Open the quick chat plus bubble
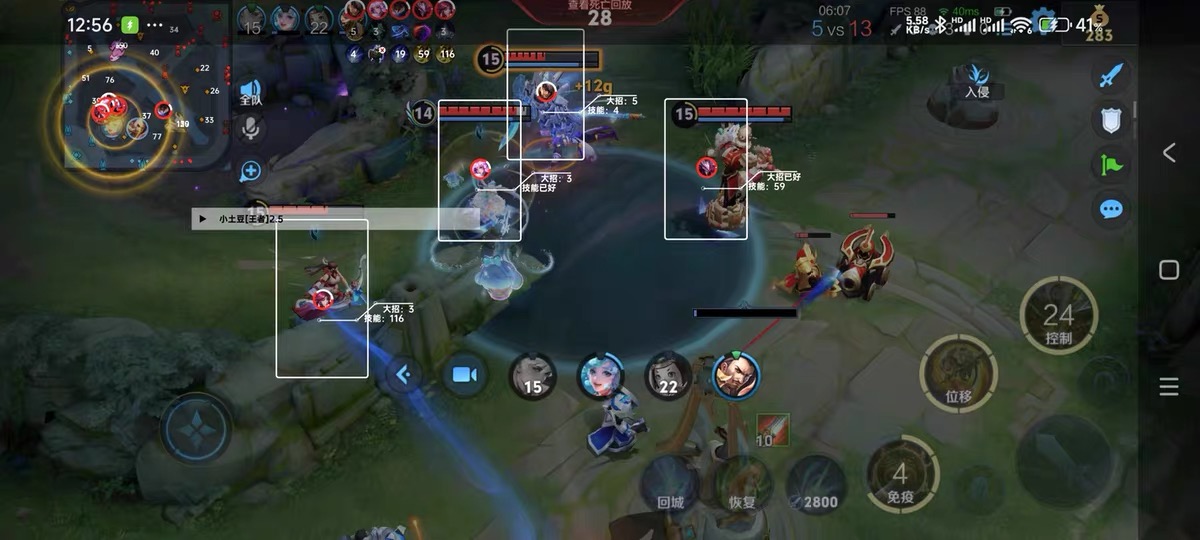The height and width of the screenshot is (540, 1200). 250,171
